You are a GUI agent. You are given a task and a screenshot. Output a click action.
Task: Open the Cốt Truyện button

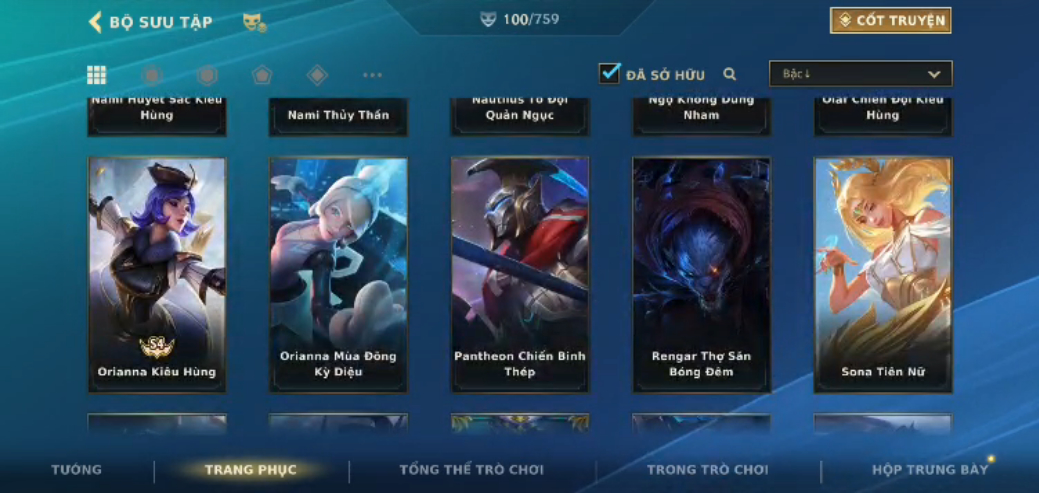890,20
